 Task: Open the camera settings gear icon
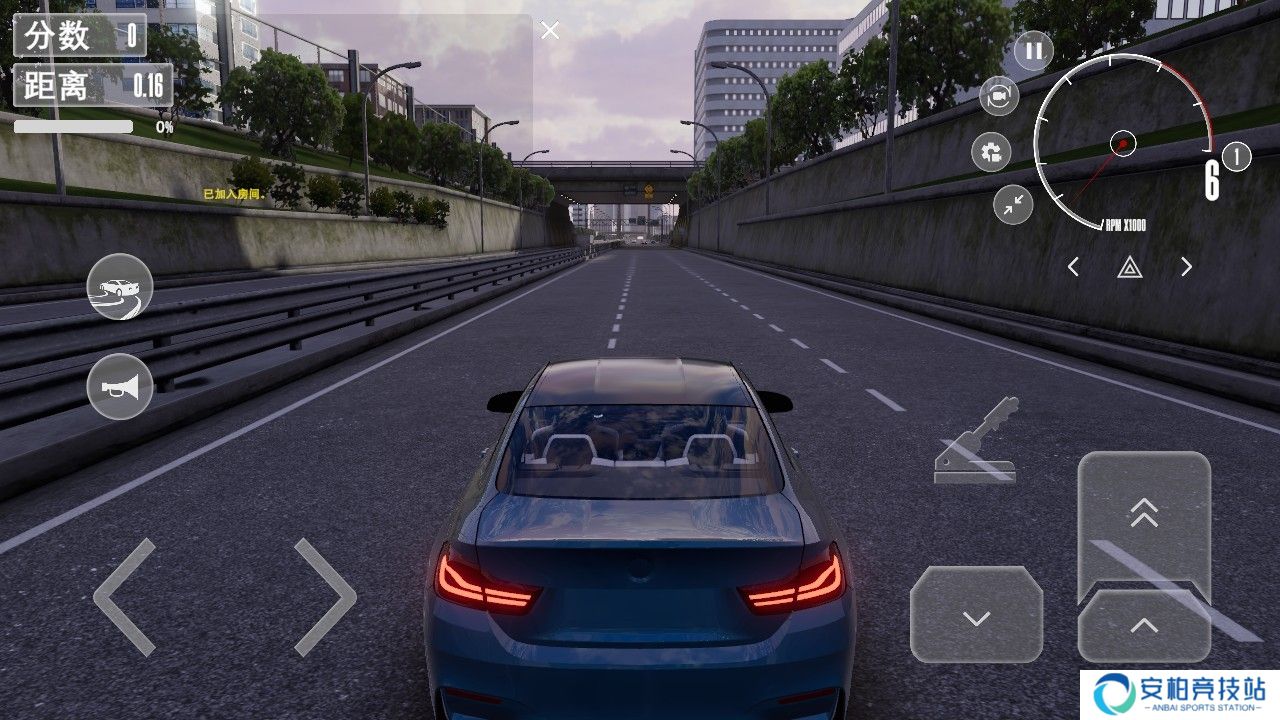tap(991, 152)
